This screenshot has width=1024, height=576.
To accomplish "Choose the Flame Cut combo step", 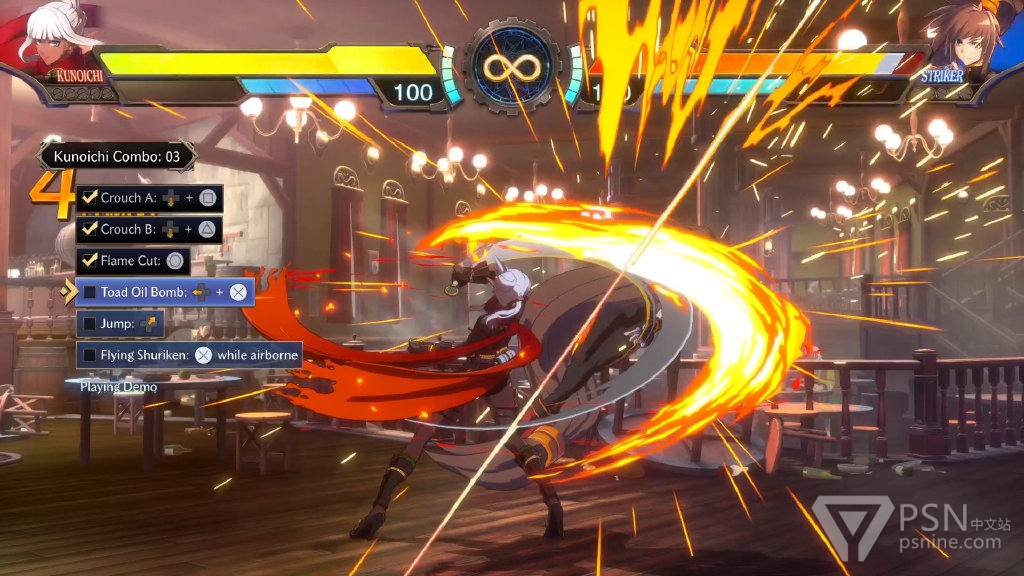I will click(x=133, y=261).
